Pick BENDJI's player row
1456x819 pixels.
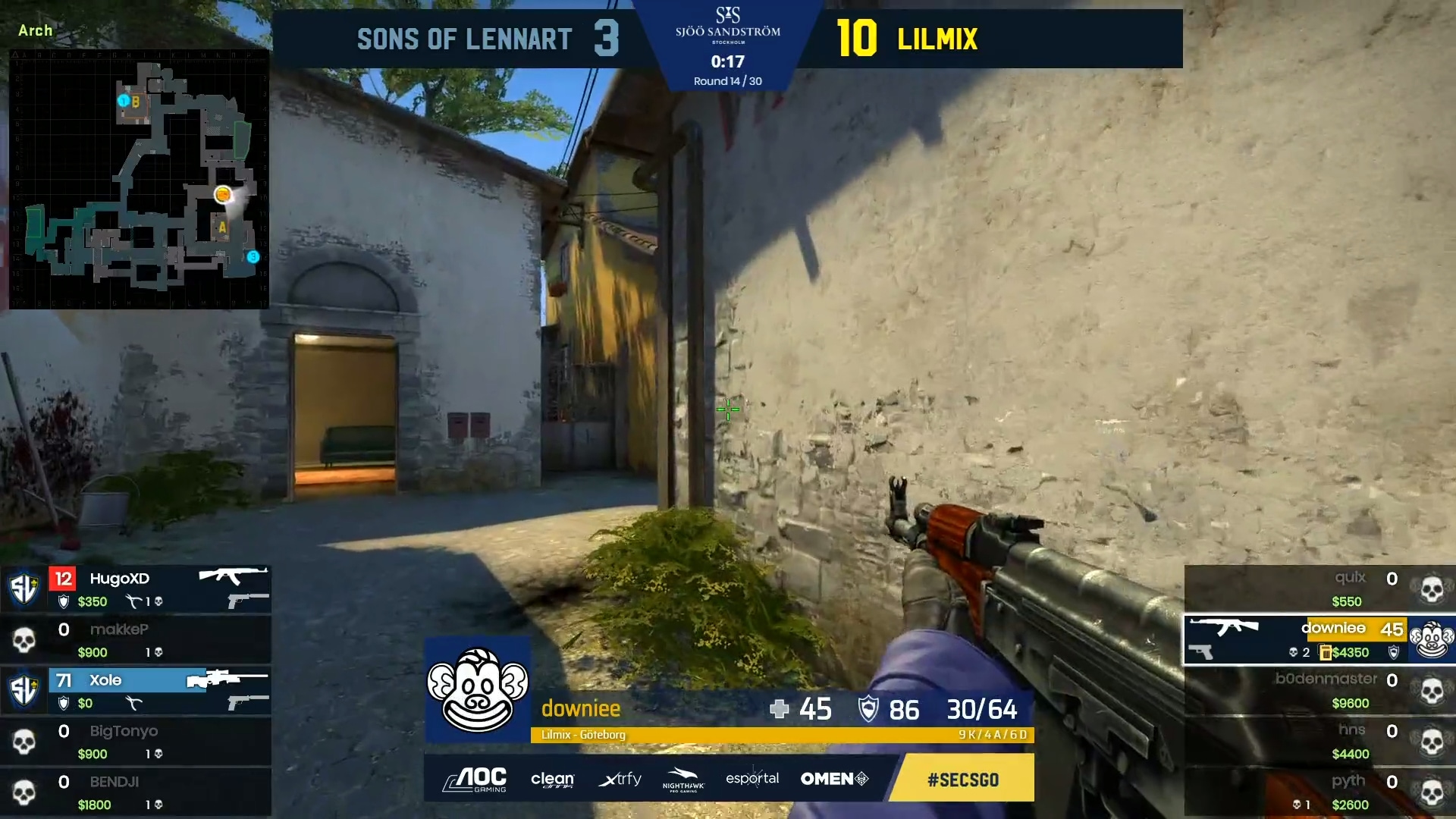(136, 792)
